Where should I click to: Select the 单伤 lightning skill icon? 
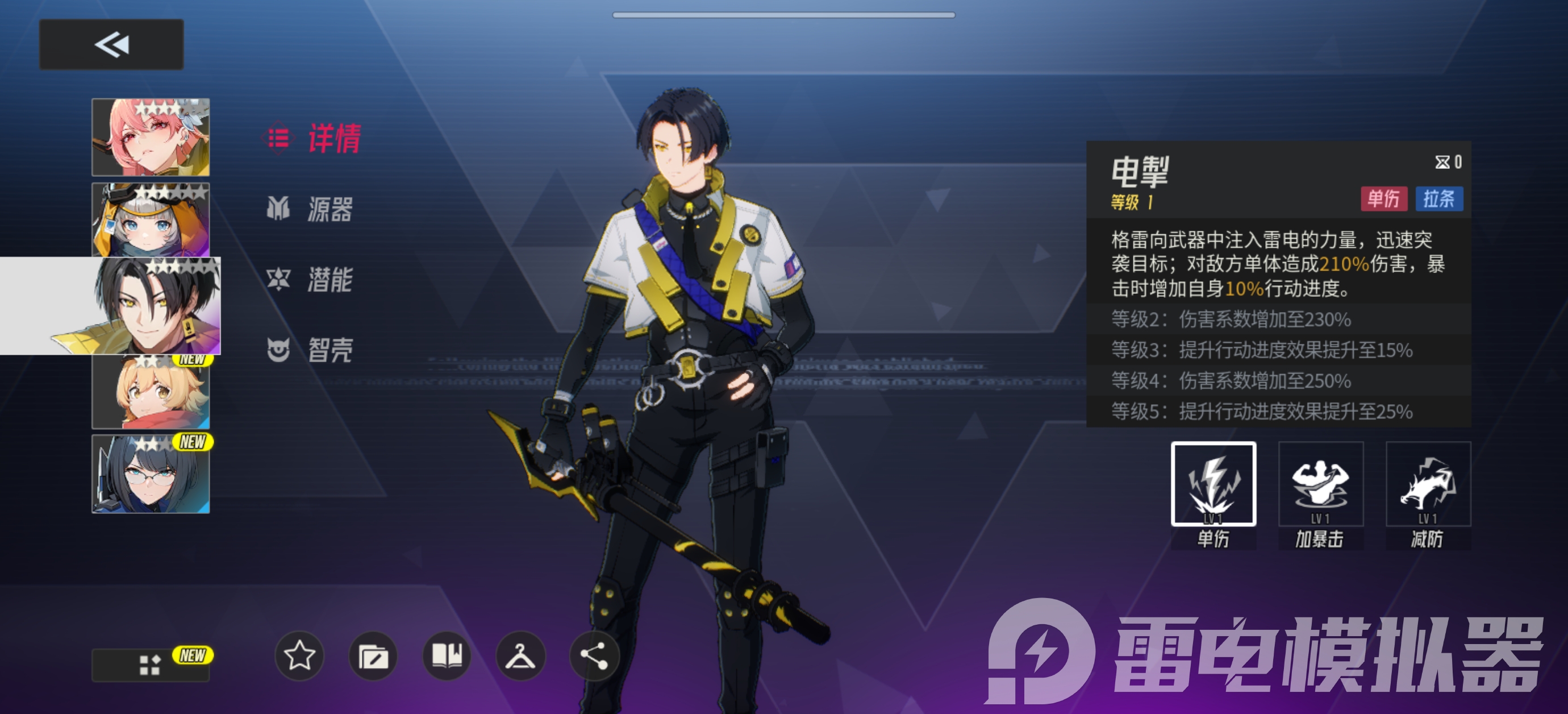[1213, 484]
